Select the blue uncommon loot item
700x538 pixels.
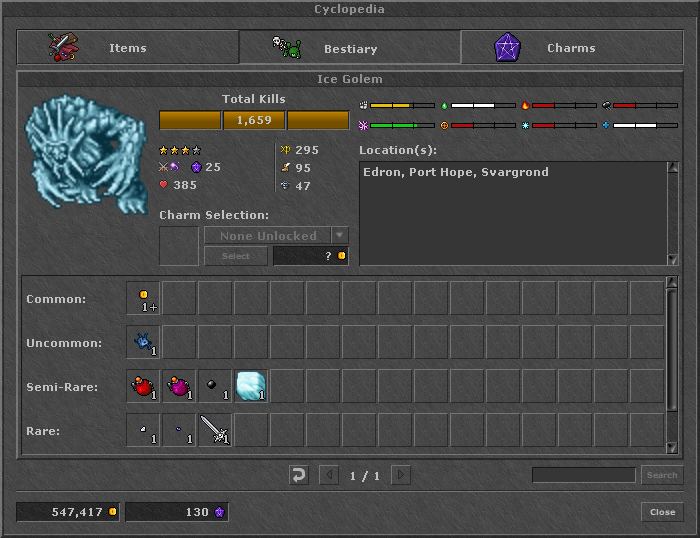[144, 342]
